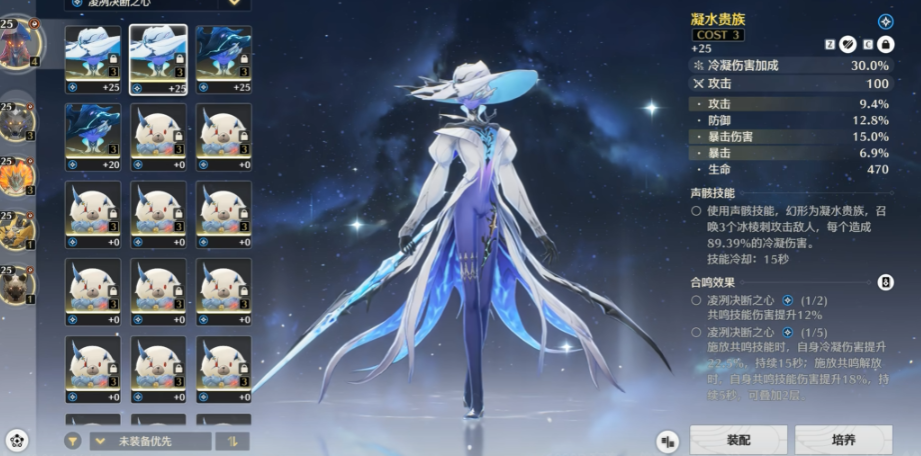Image resolution: width=921 pixels, height=456 pixels.
Task: Choose the wolf-head echo slot
Action: (x=17, y=120)
